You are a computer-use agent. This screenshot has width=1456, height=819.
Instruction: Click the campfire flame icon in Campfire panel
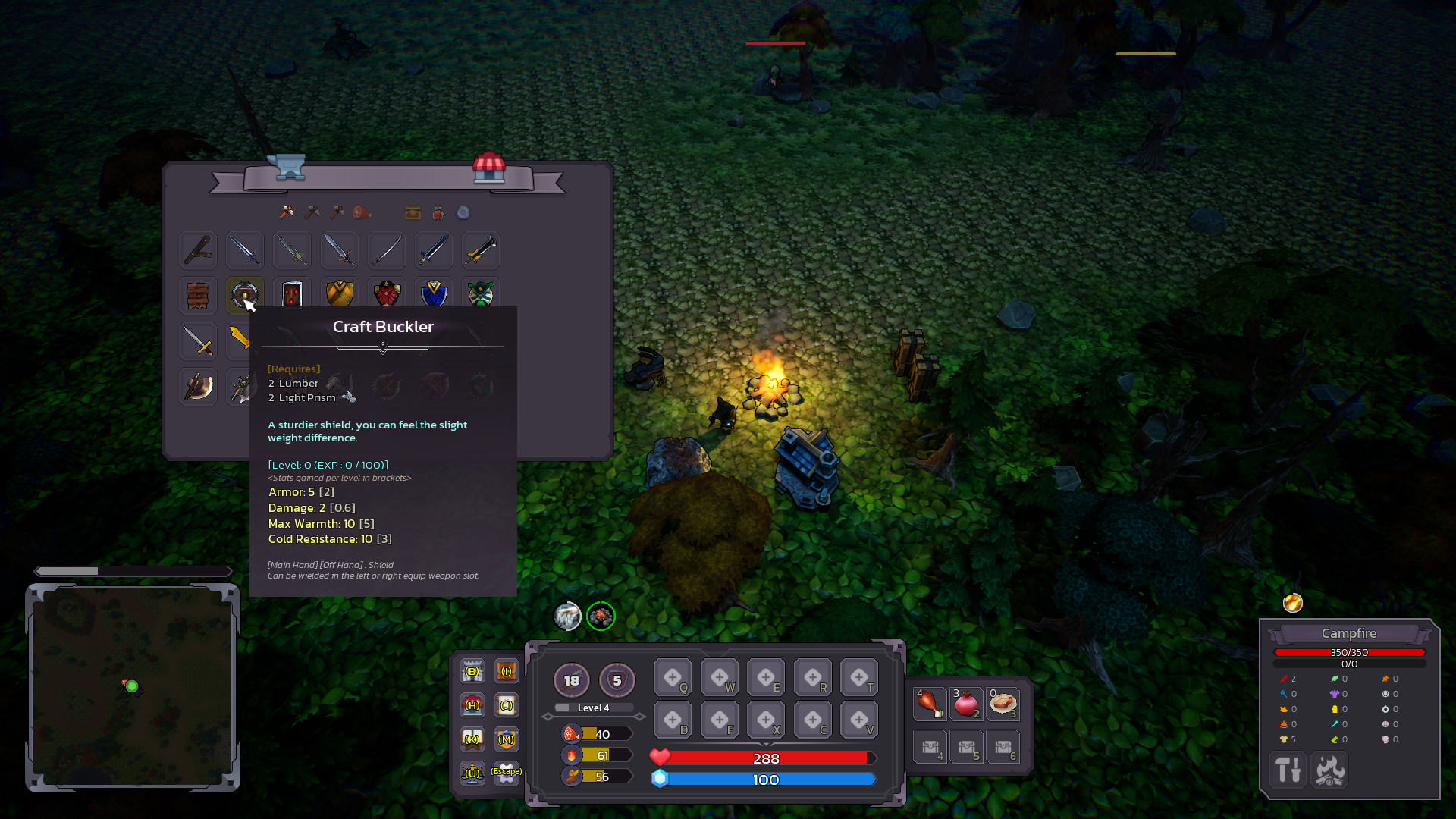click(x=1329, y=770)
